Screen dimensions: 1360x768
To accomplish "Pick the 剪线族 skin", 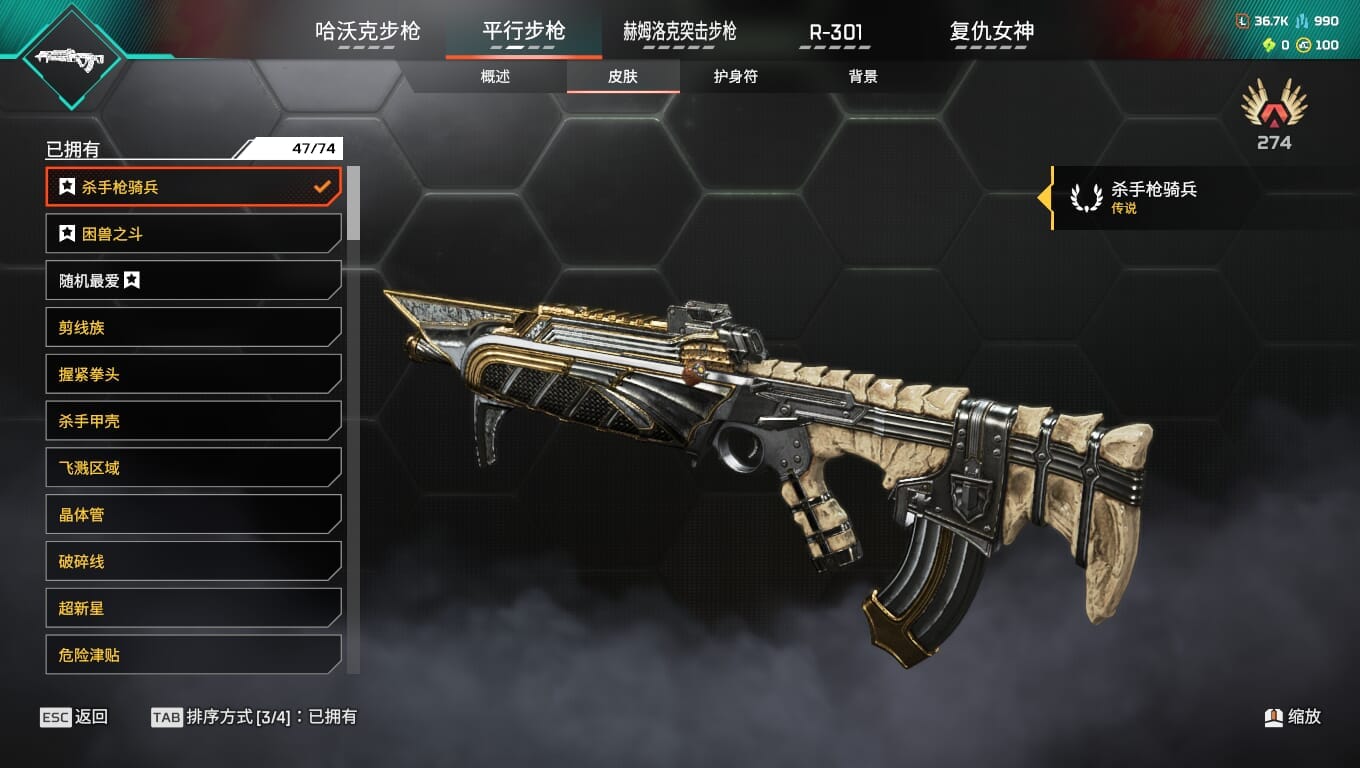I will pyautogui.click(x=193, y=328).
